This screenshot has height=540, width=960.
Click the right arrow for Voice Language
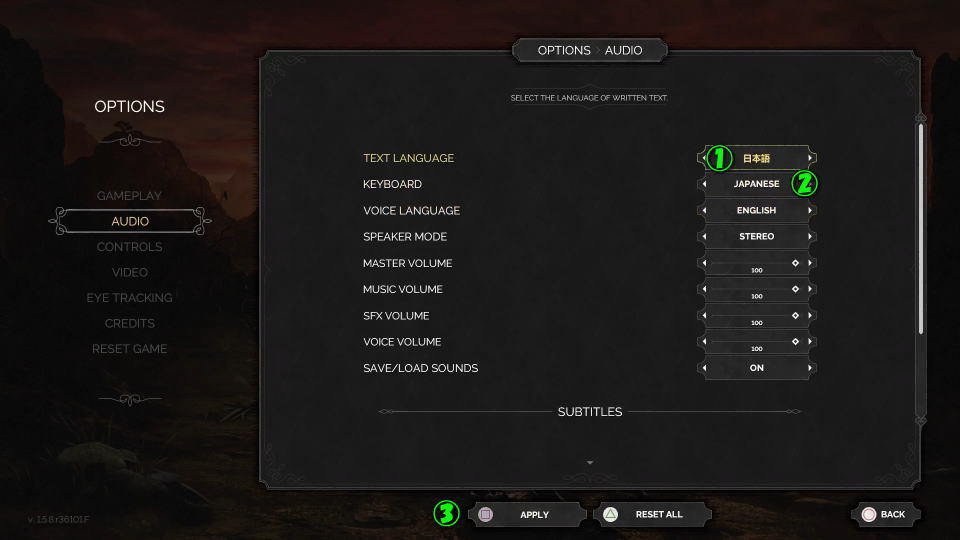tap(811, 211)
